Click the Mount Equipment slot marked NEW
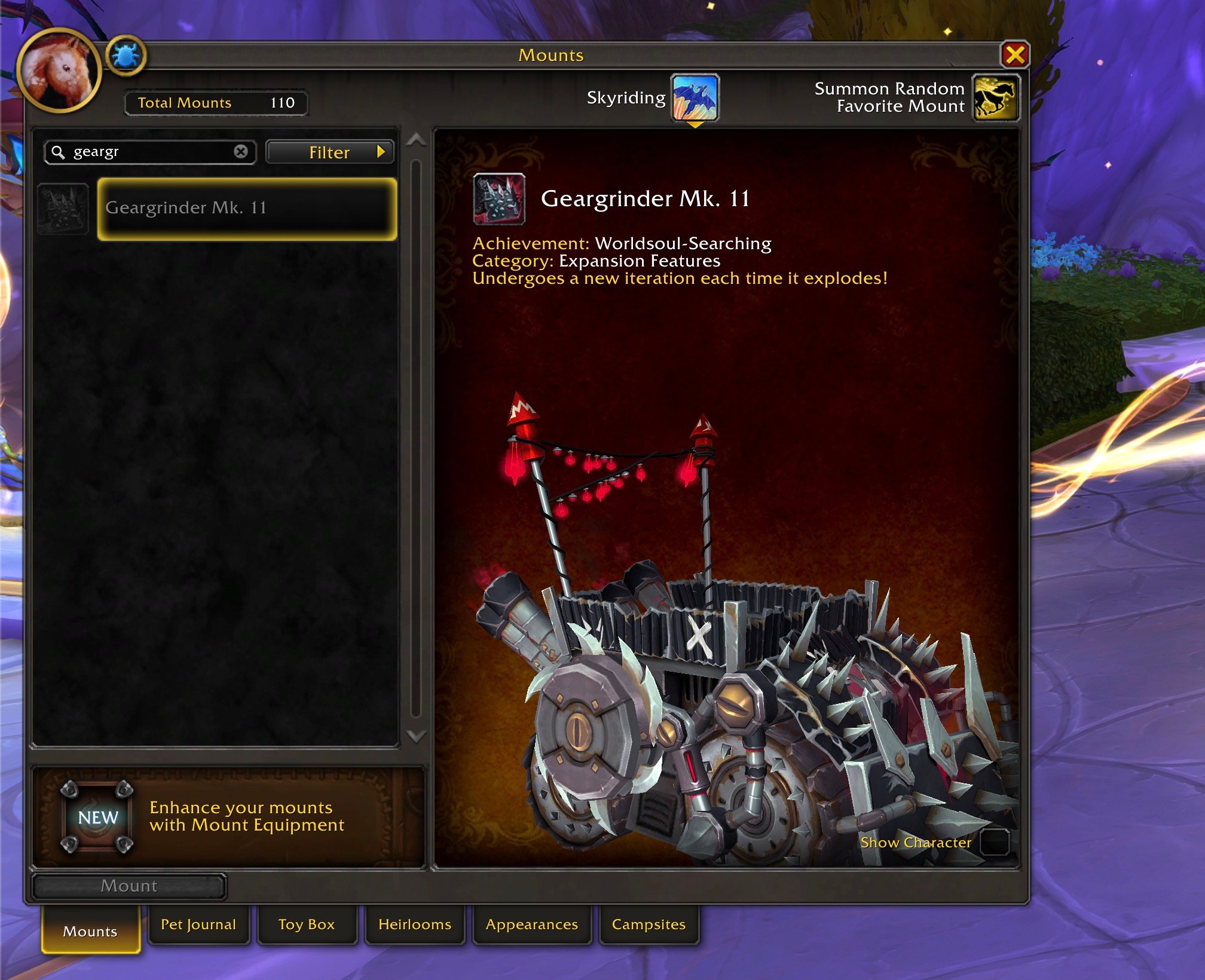Screen dimensions: 1205x980 coord(97,817)
